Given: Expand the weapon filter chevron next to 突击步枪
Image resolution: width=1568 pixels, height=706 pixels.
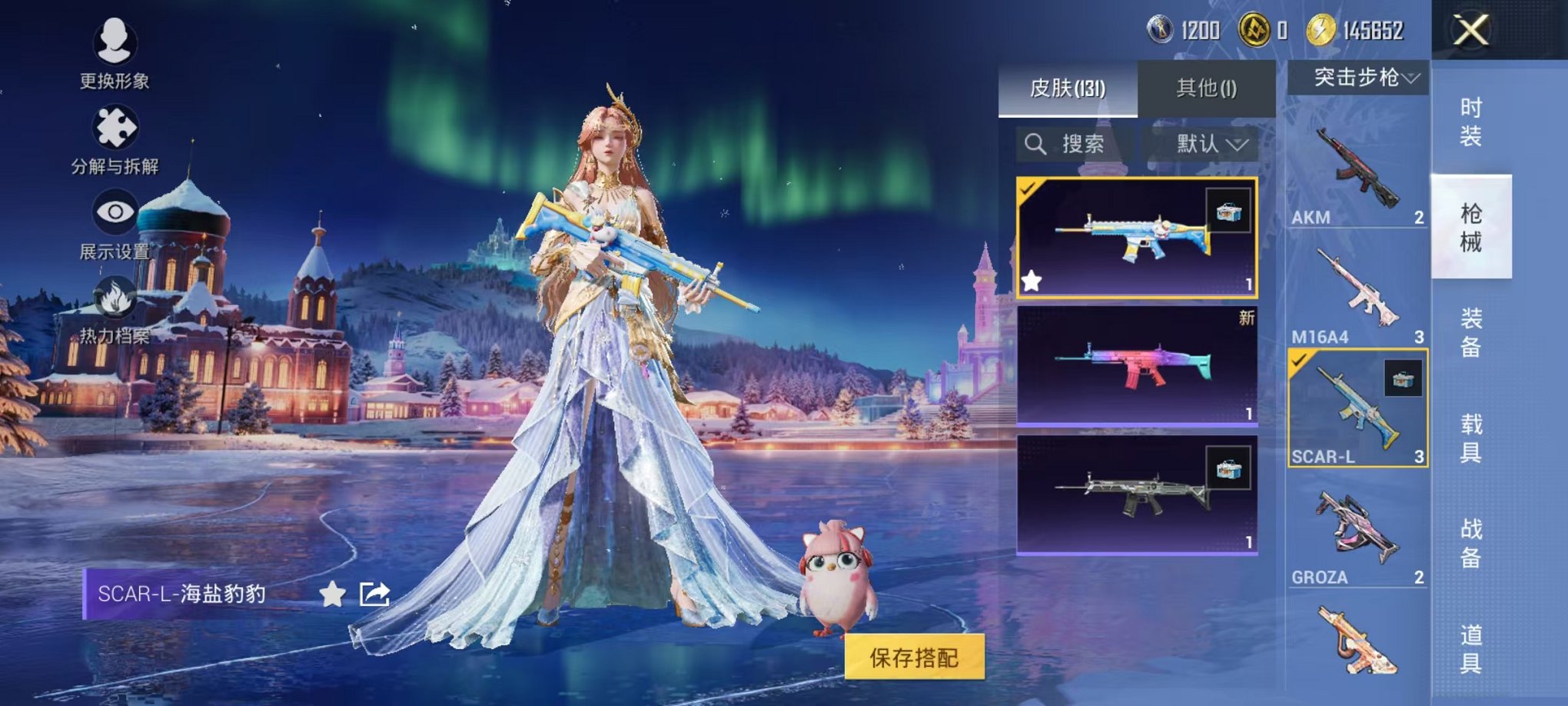Looking at the screenshot, I should click(1413, 77).
